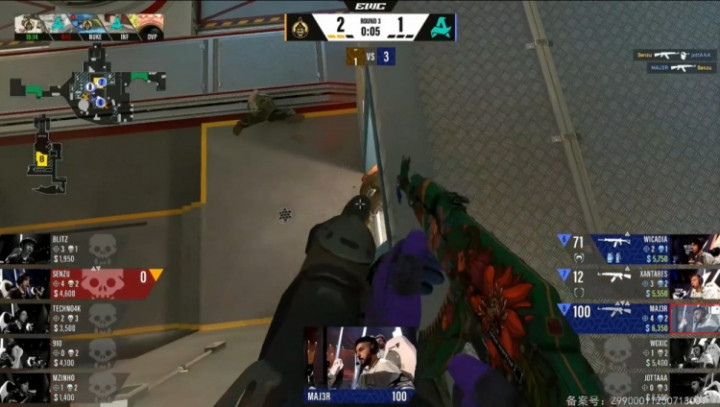
Task: Select MAJ3R's active player row
Action: coord(640,318)
